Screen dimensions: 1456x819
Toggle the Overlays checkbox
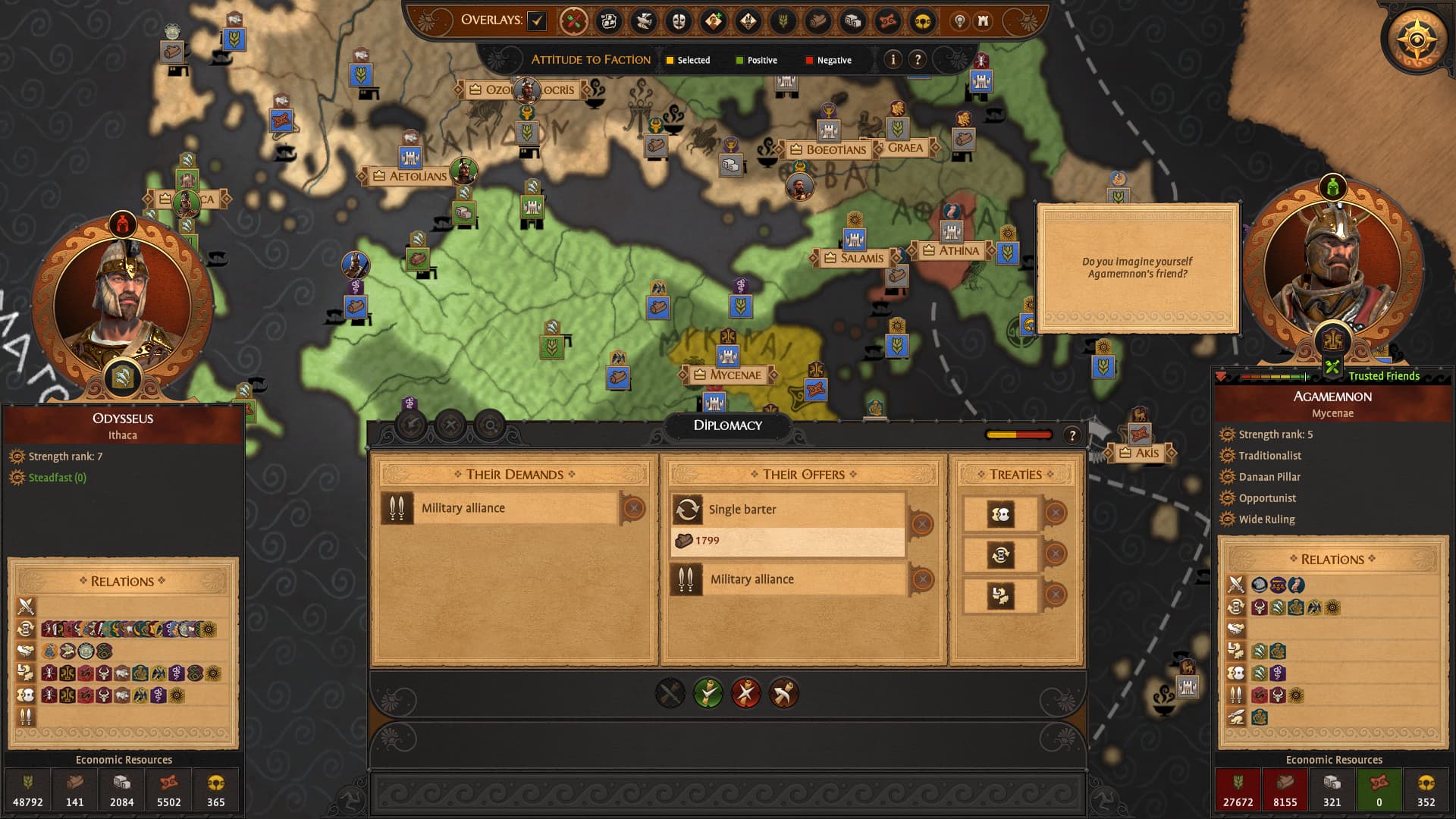pyautogui.click(x=537, y=20)
